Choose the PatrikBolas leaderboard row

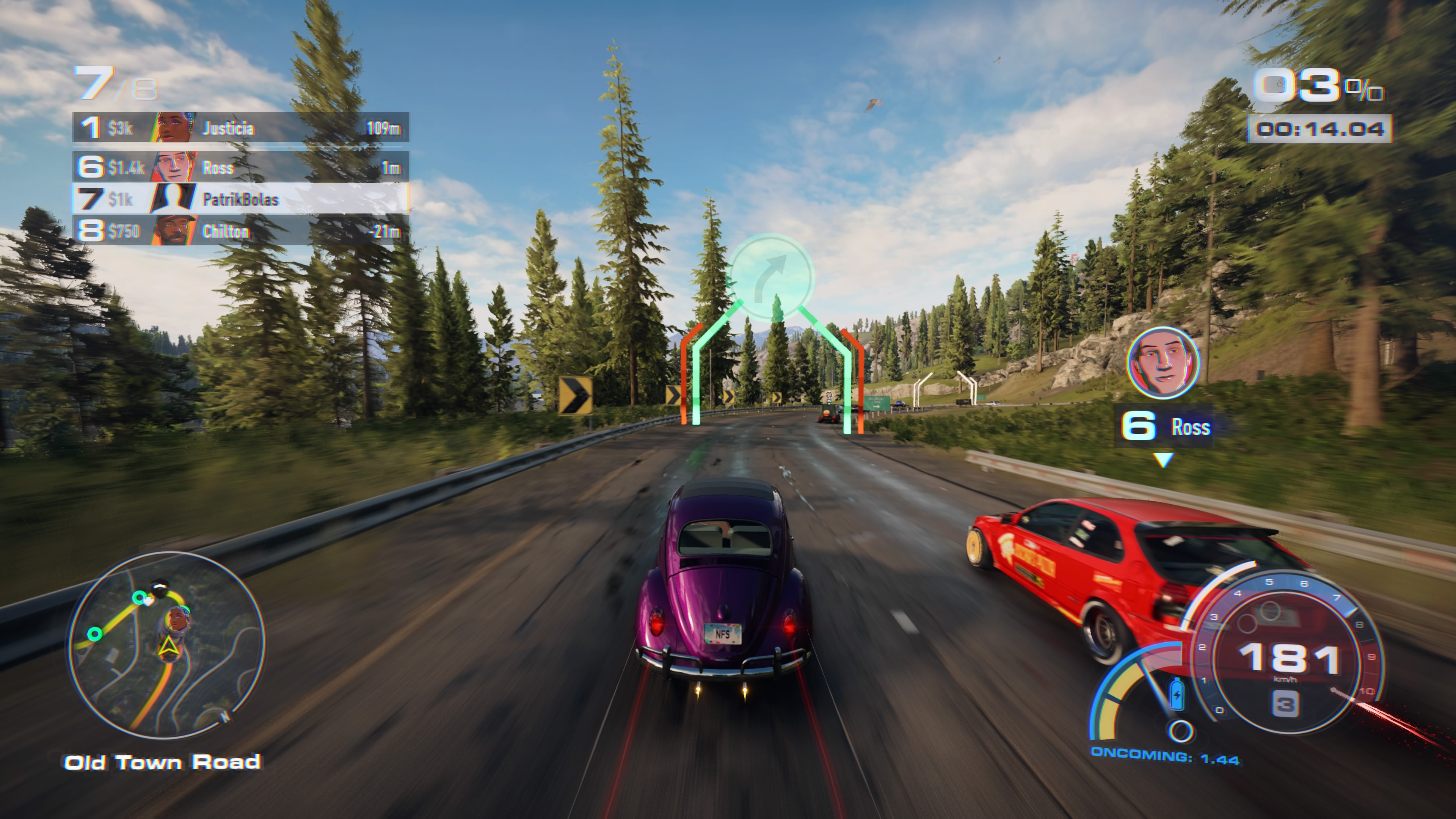[x=240, y=199]
